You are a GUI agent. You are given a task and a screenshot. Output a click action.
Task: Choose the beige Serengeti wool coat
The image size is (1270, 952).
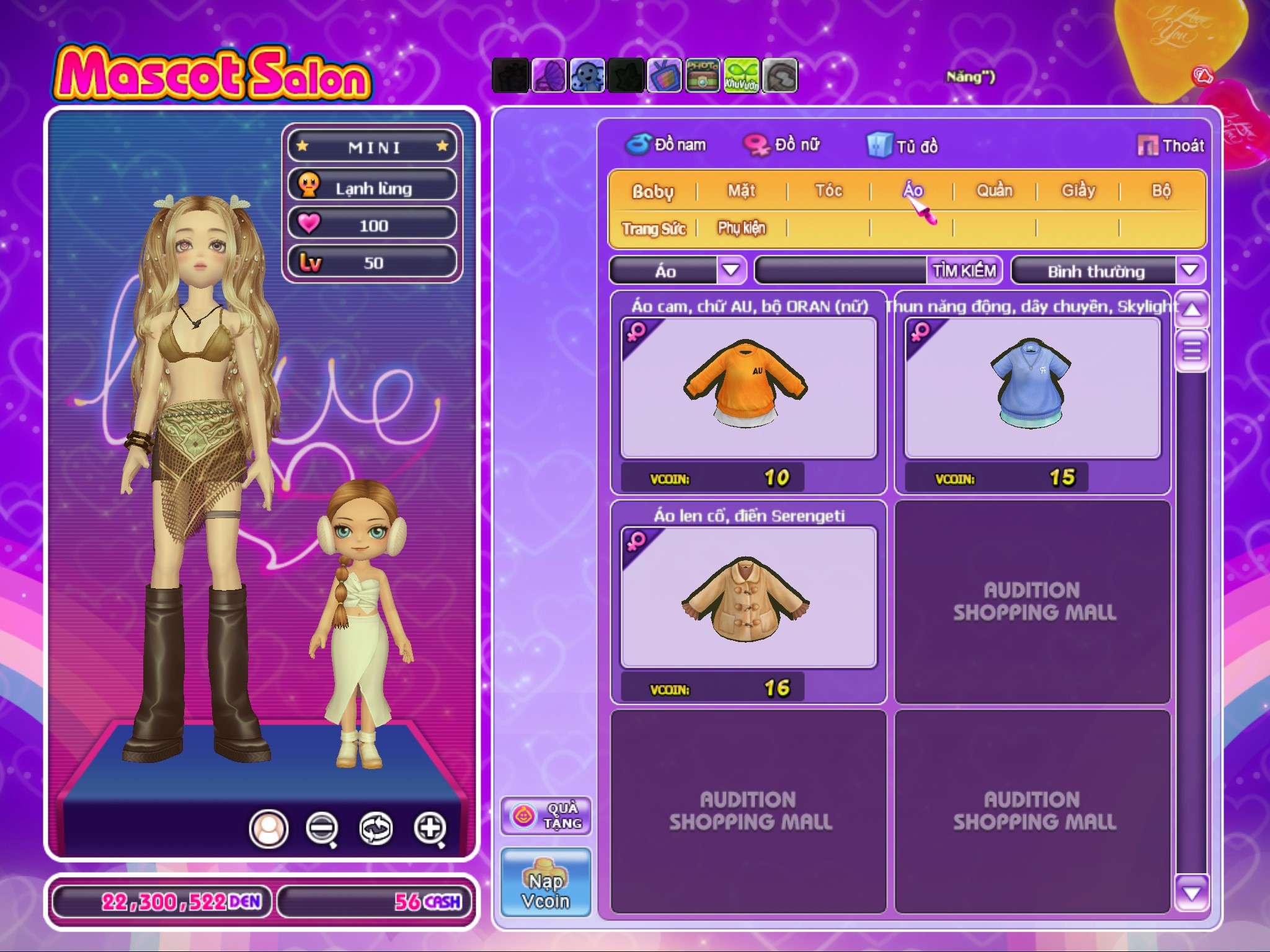[x=748, y=597]
